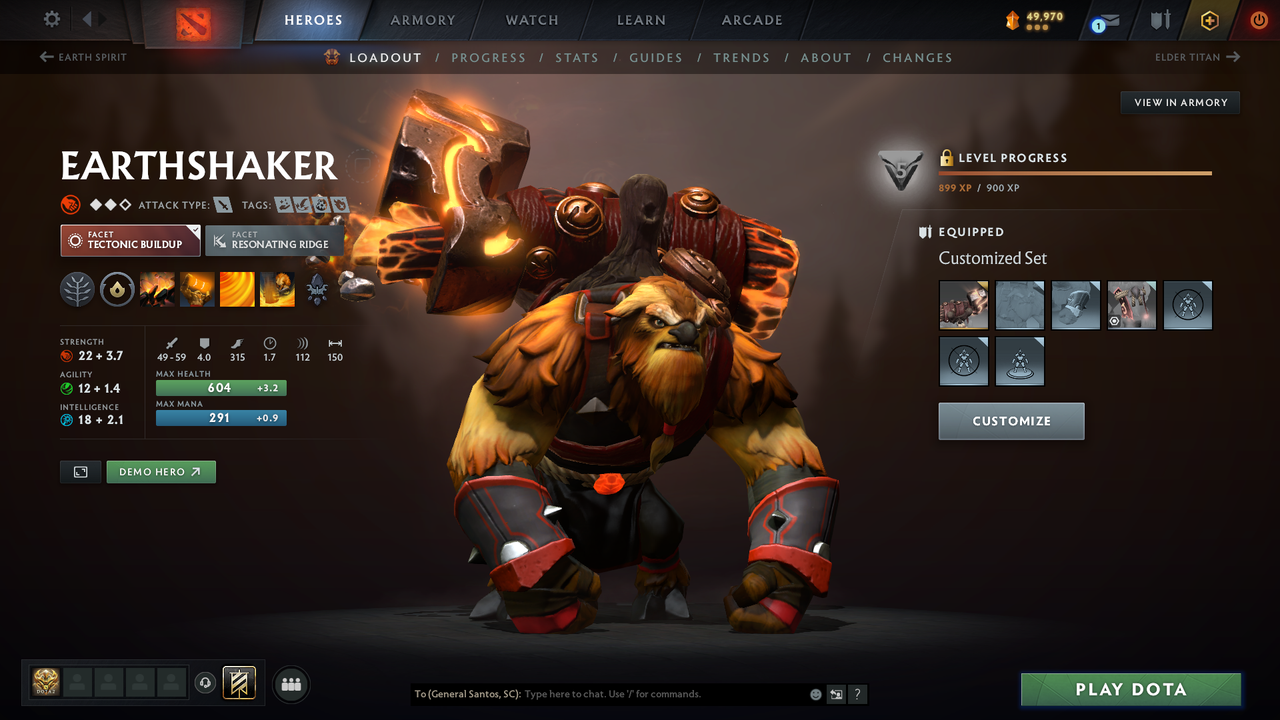Select the Fissure ability icon
1280x720 pixels.
click(x=157, y=290)
